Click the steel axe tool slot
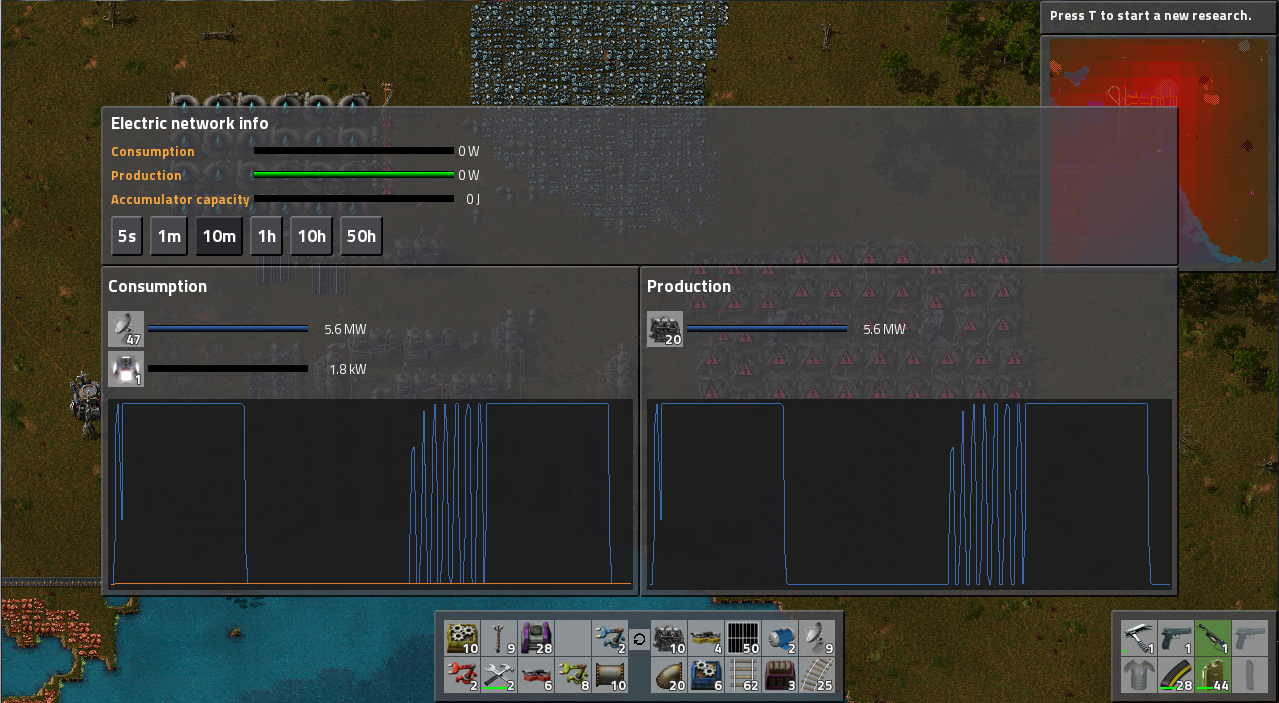The image size is (1279, 703). (1139, 637)
